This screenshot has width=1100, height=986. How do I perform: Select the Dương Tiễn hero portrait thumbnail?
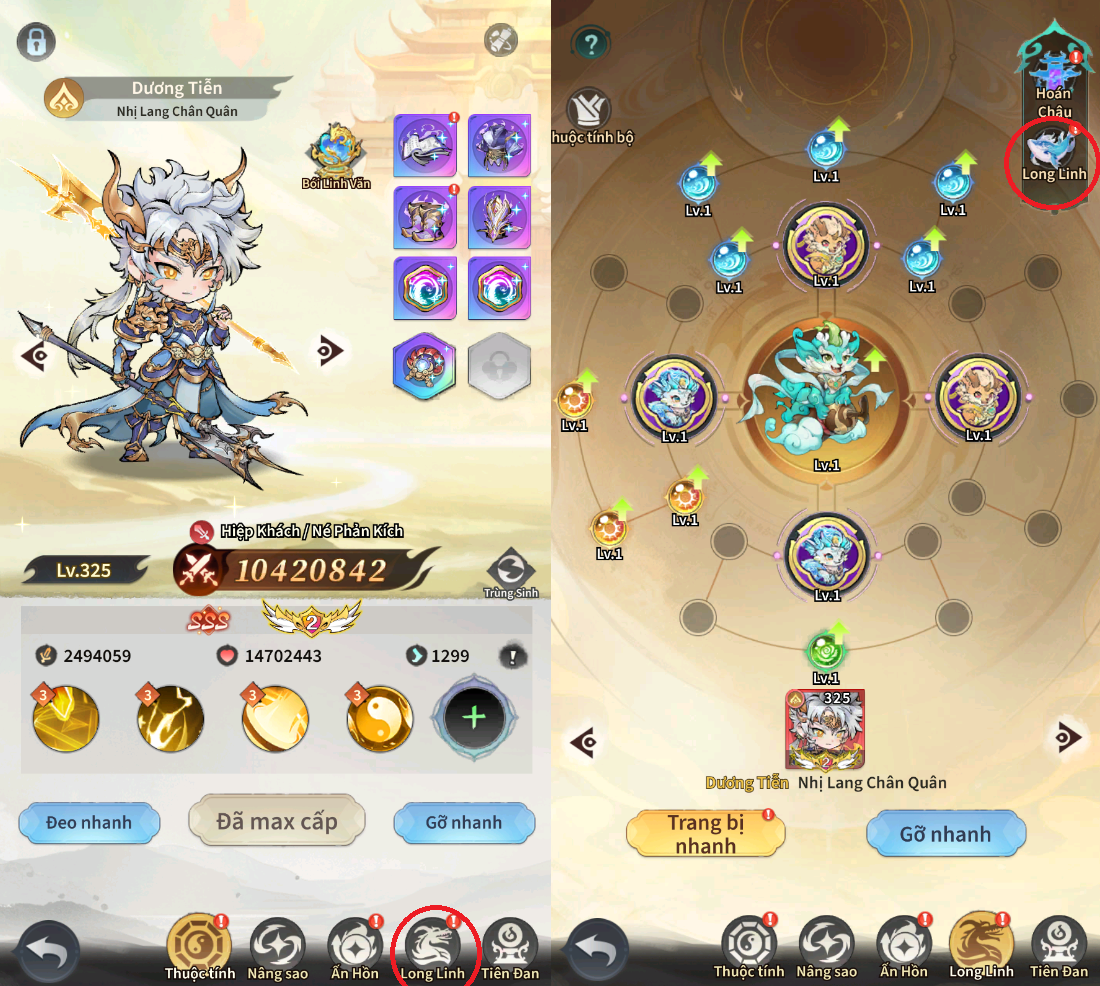pyautogui.click(x=826, y=730)
